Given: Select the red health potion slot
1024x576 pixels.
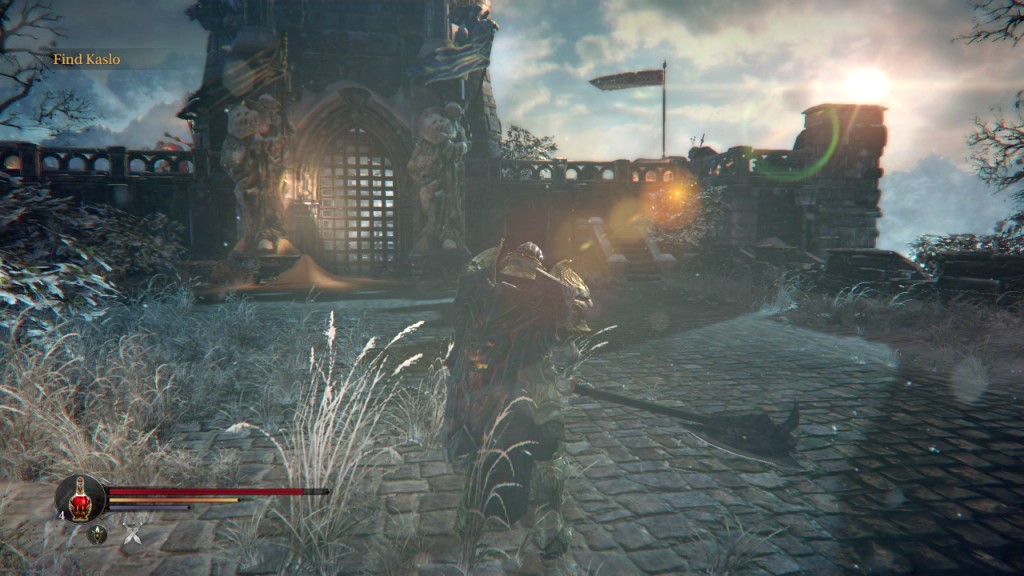Looking at the screenshot, I should pyautogui.click(x=80, y=498).
